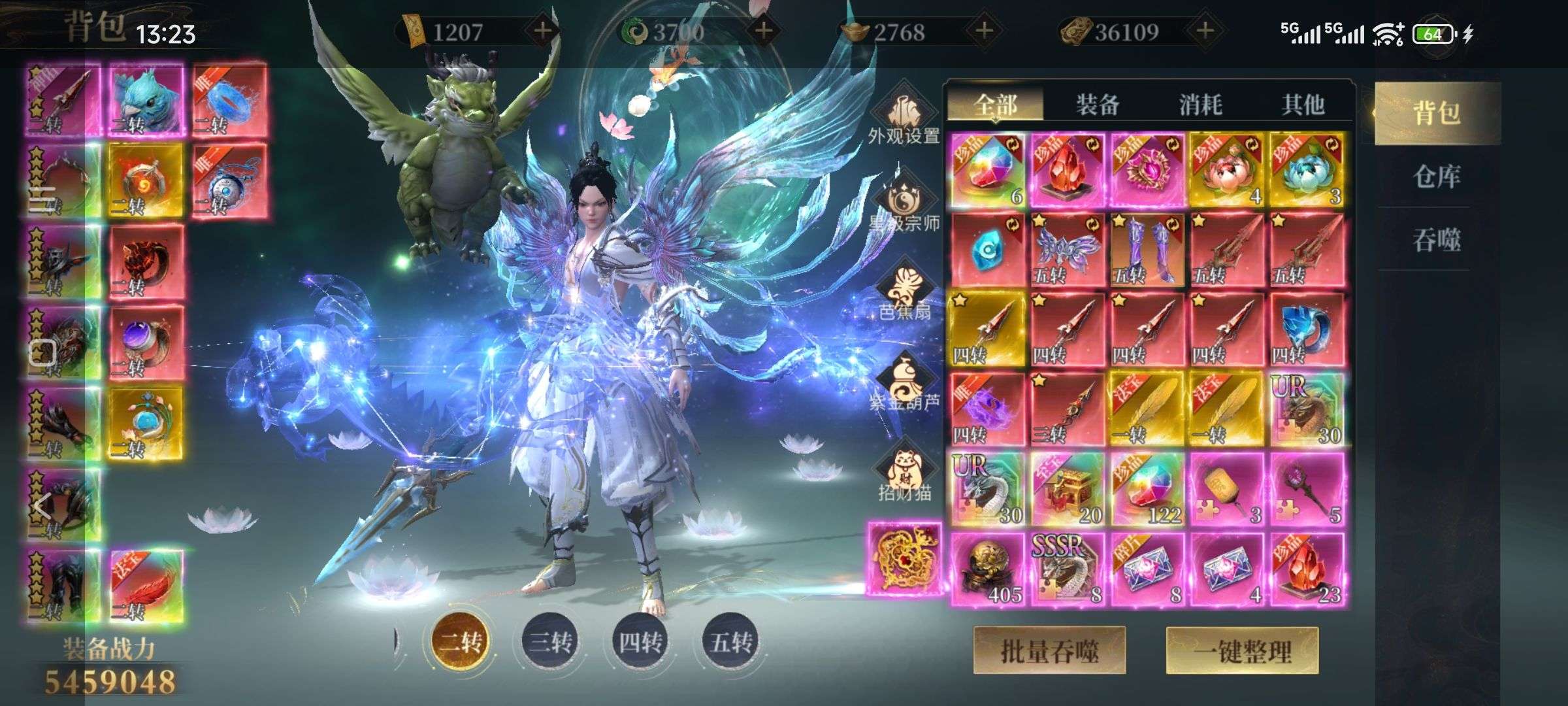
Task: Select the golden orb stack of 405
Action: pyautogui.click(x=987, y=569)
